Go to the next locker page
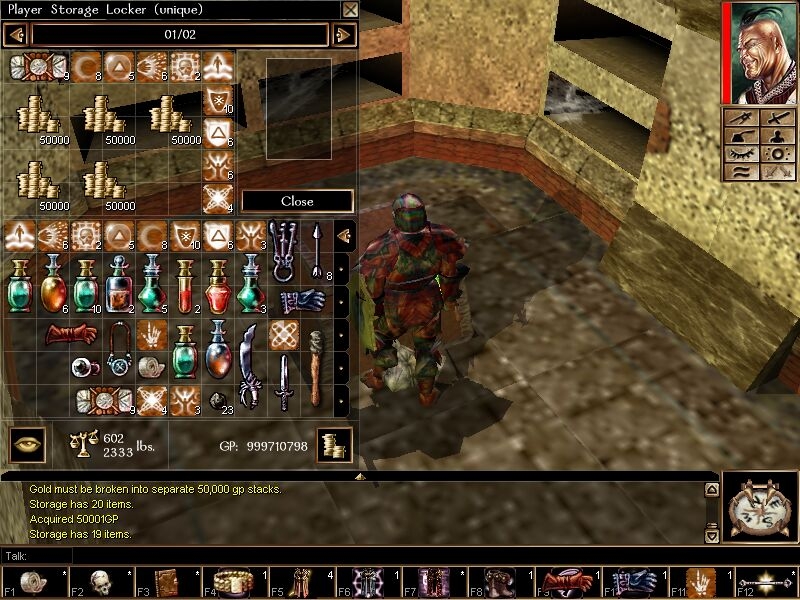800x600 pixels. (x=343, y=35)
